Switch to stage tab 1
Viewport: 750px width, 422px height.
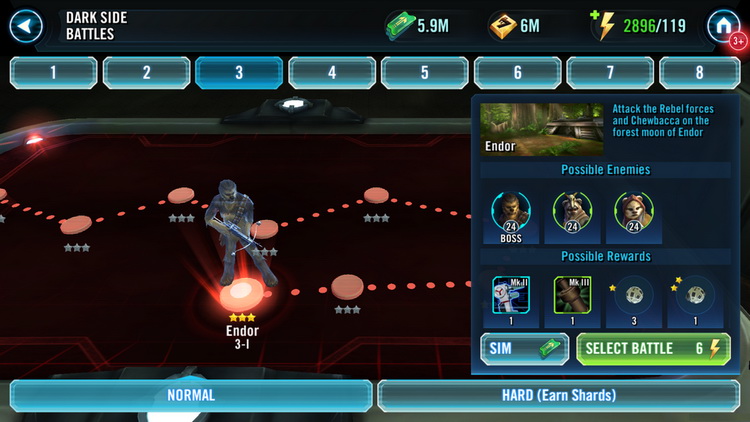[53, 72]
